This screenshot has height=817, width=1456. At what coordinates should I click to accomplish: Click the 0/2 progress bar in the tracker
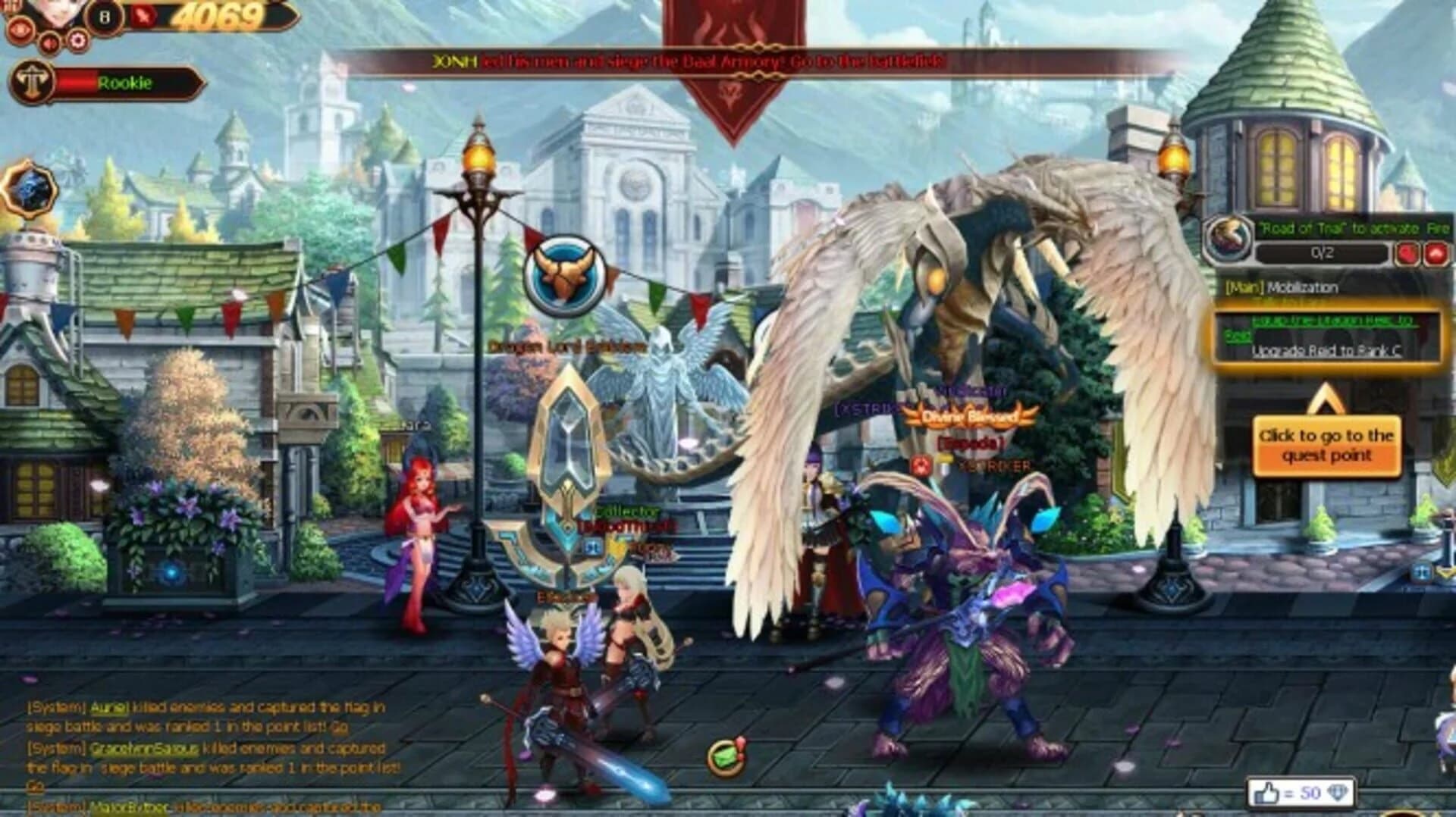coord(1323,253)
